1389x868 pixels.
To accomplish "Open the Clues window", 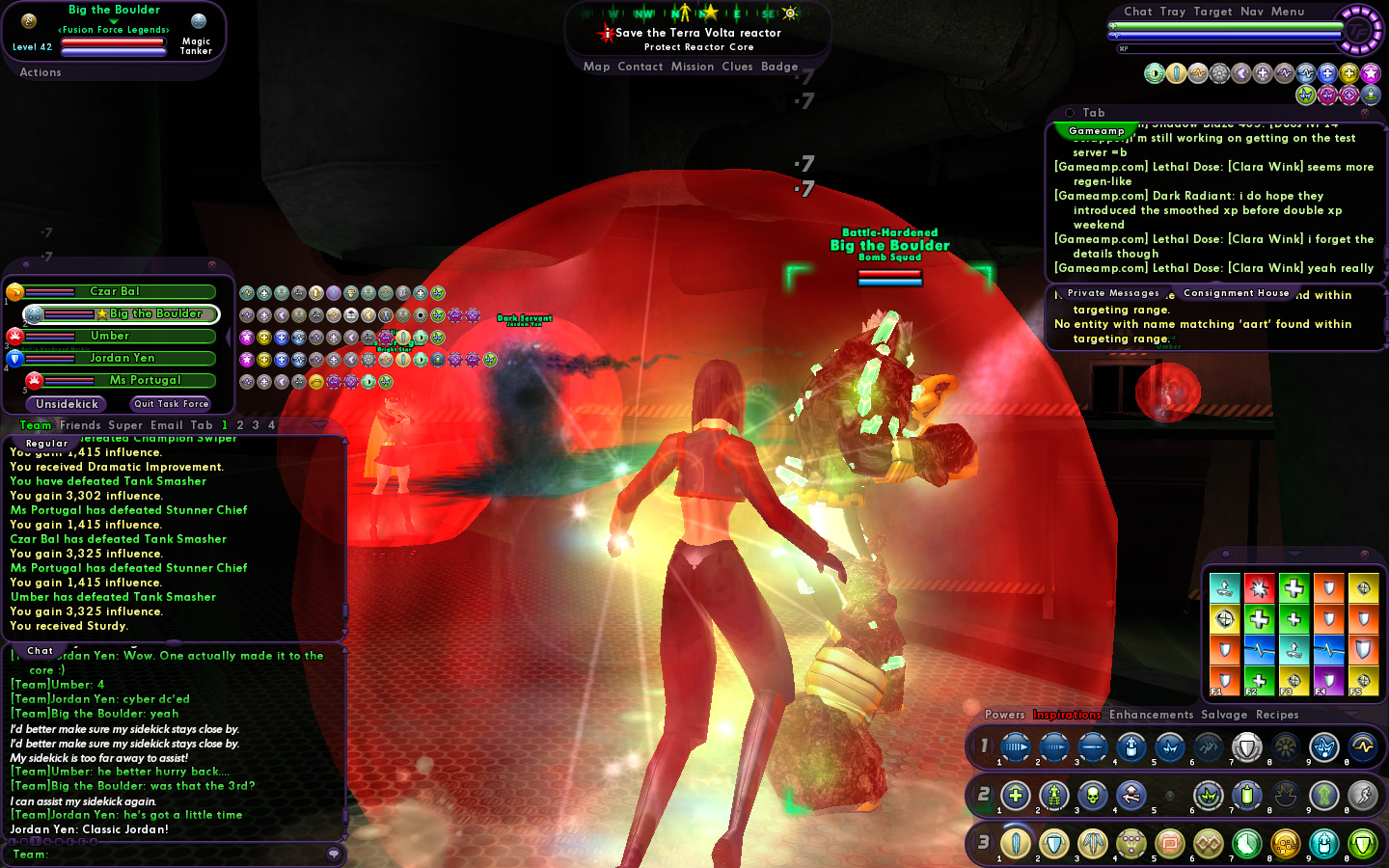I will point(737,67).
